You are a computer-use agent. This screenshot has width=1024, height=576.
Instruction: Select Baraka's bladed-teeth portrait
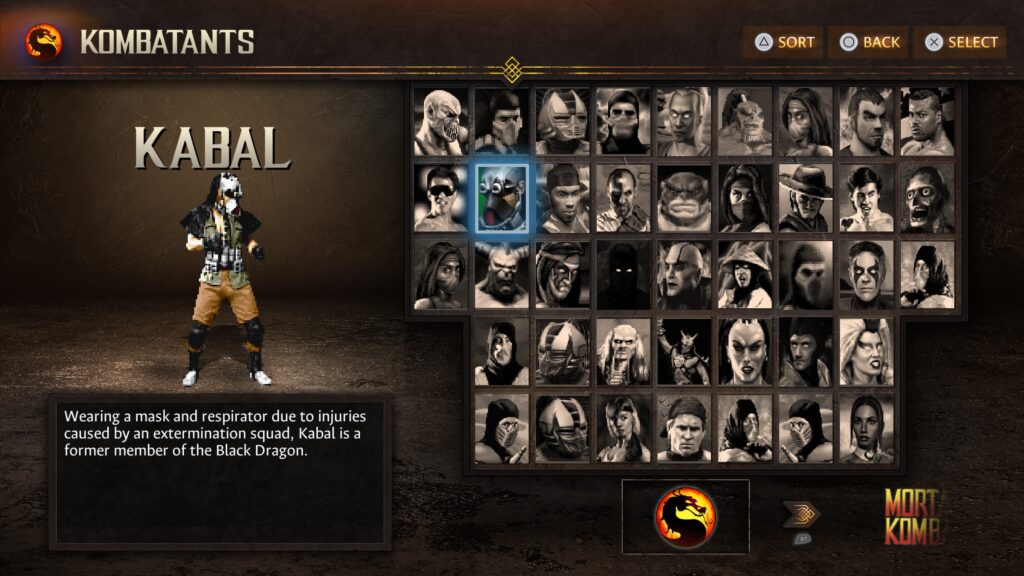point(441,121)
